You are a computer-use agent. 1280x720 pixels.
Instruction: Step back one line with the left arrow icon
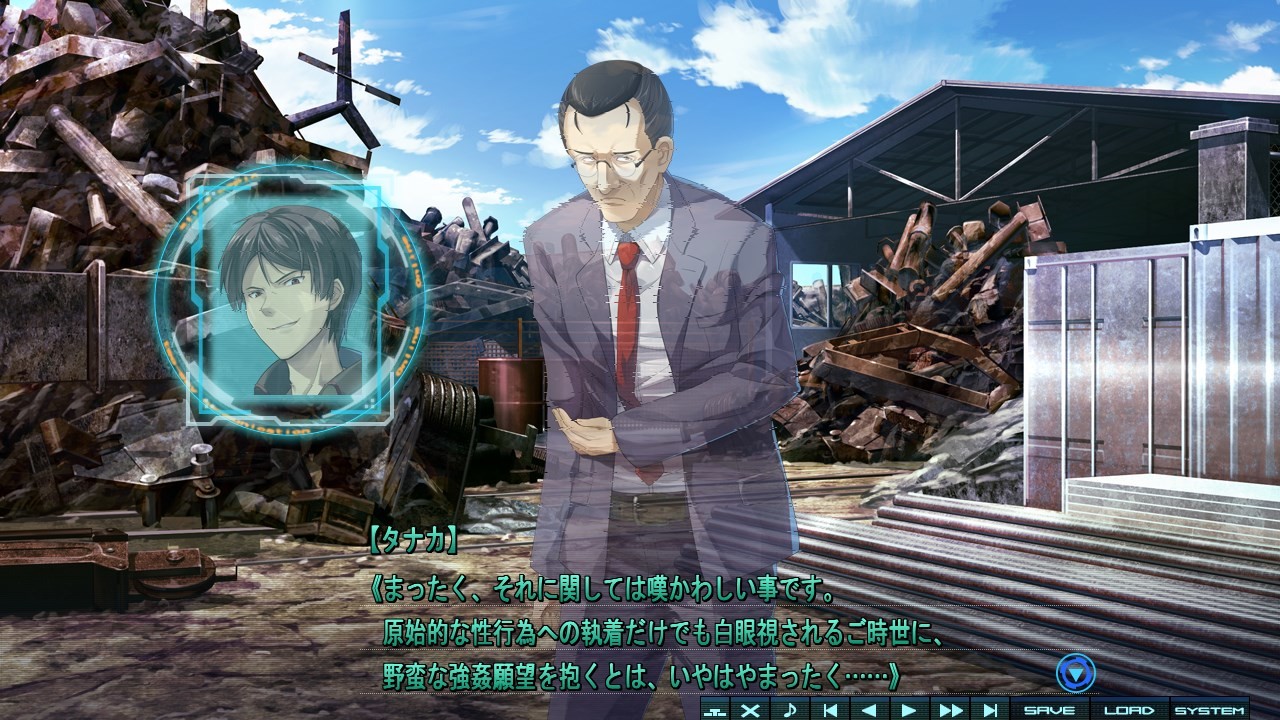coord(868,708)
